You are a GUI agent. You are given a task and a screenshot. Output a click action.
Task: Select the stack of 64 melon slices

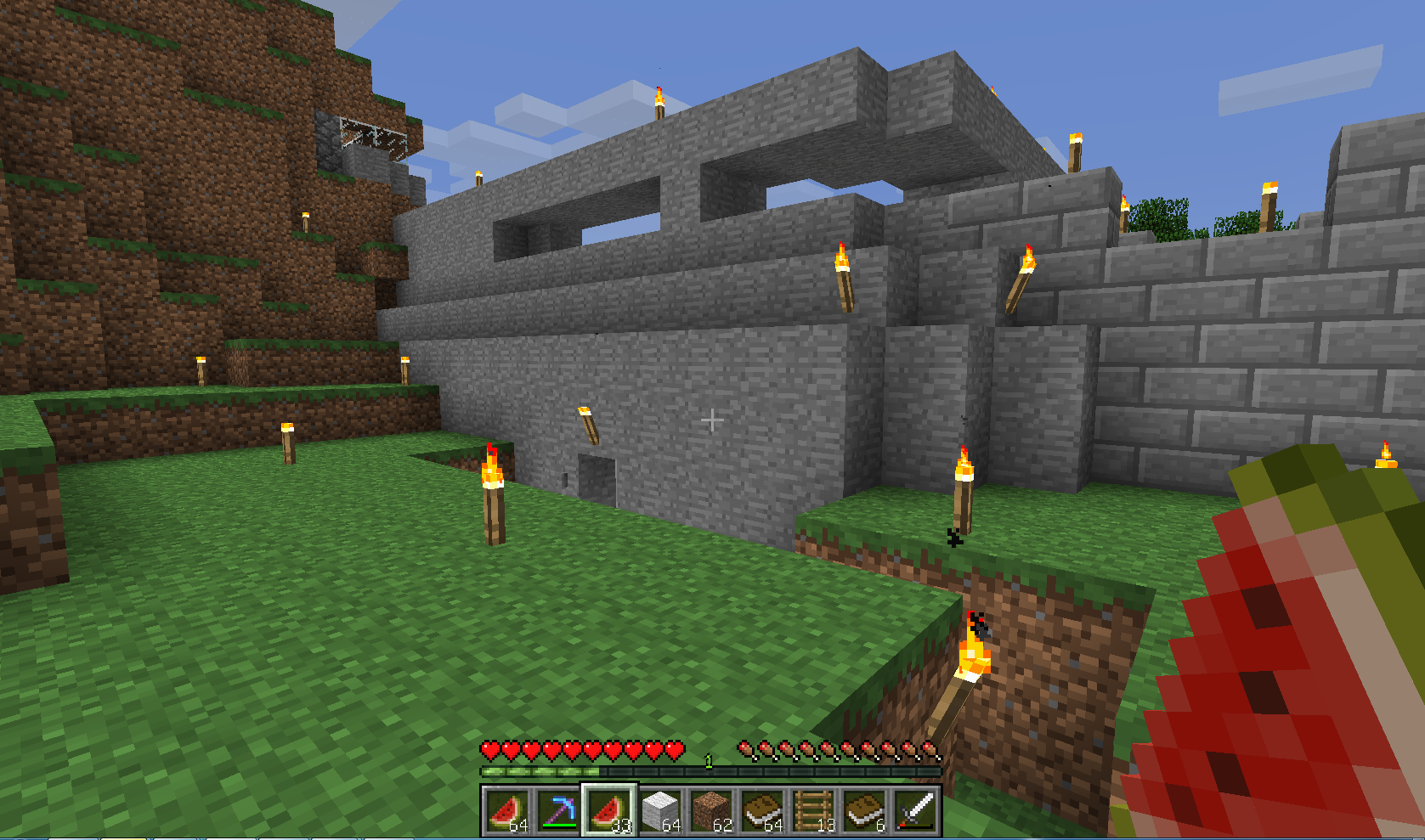click(x=507, y=810)
